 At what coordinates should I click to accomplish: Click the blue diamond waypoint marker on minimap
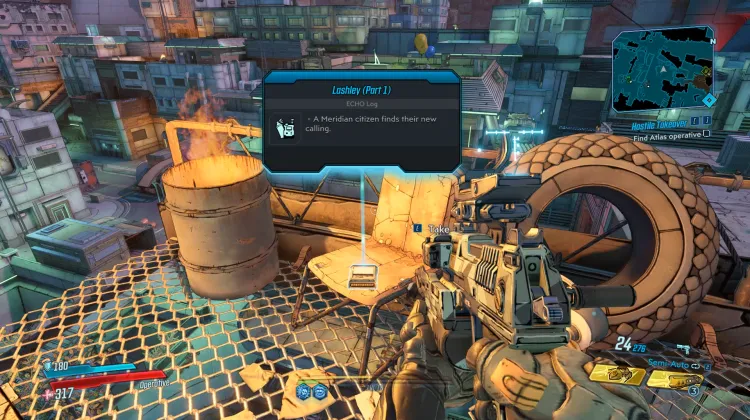[x=708, y=99]
